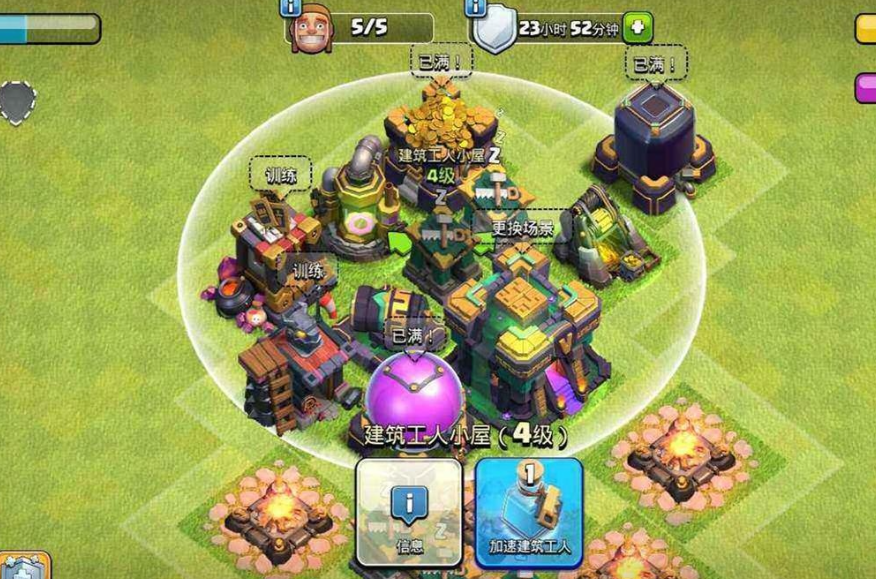Viewport: 876px width, 579px height.
Task: Tap the 更换场景 change scenery bubble
Action: coord(522,227)
